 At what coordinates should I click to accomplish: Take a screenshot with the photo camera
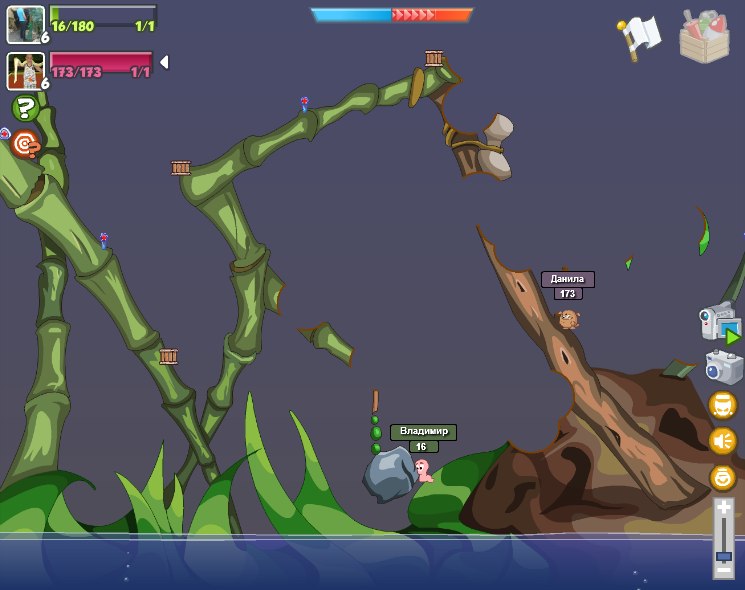click(x=723, y=367)
